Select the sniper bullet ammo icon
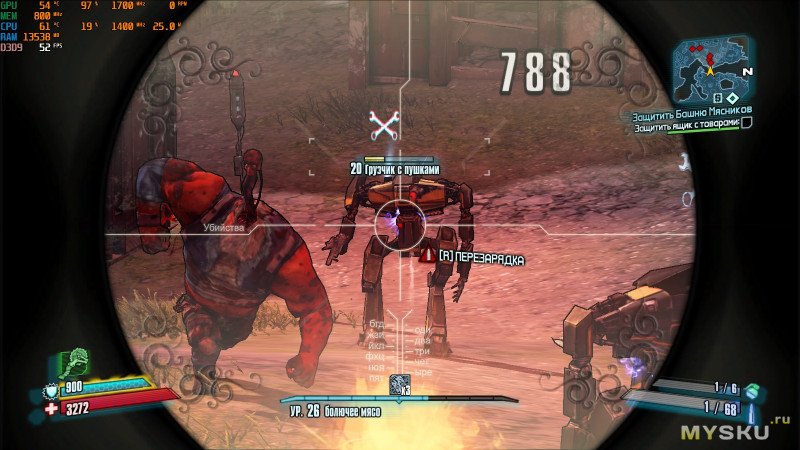800x450 pixels. [751, 410]
